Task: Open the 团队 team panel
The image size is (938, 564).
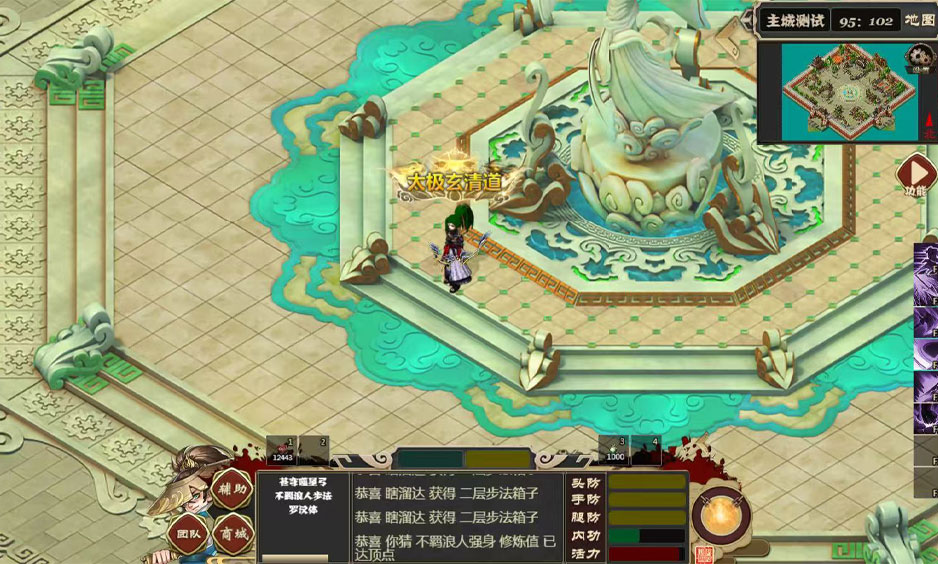Action: (187, 533)
